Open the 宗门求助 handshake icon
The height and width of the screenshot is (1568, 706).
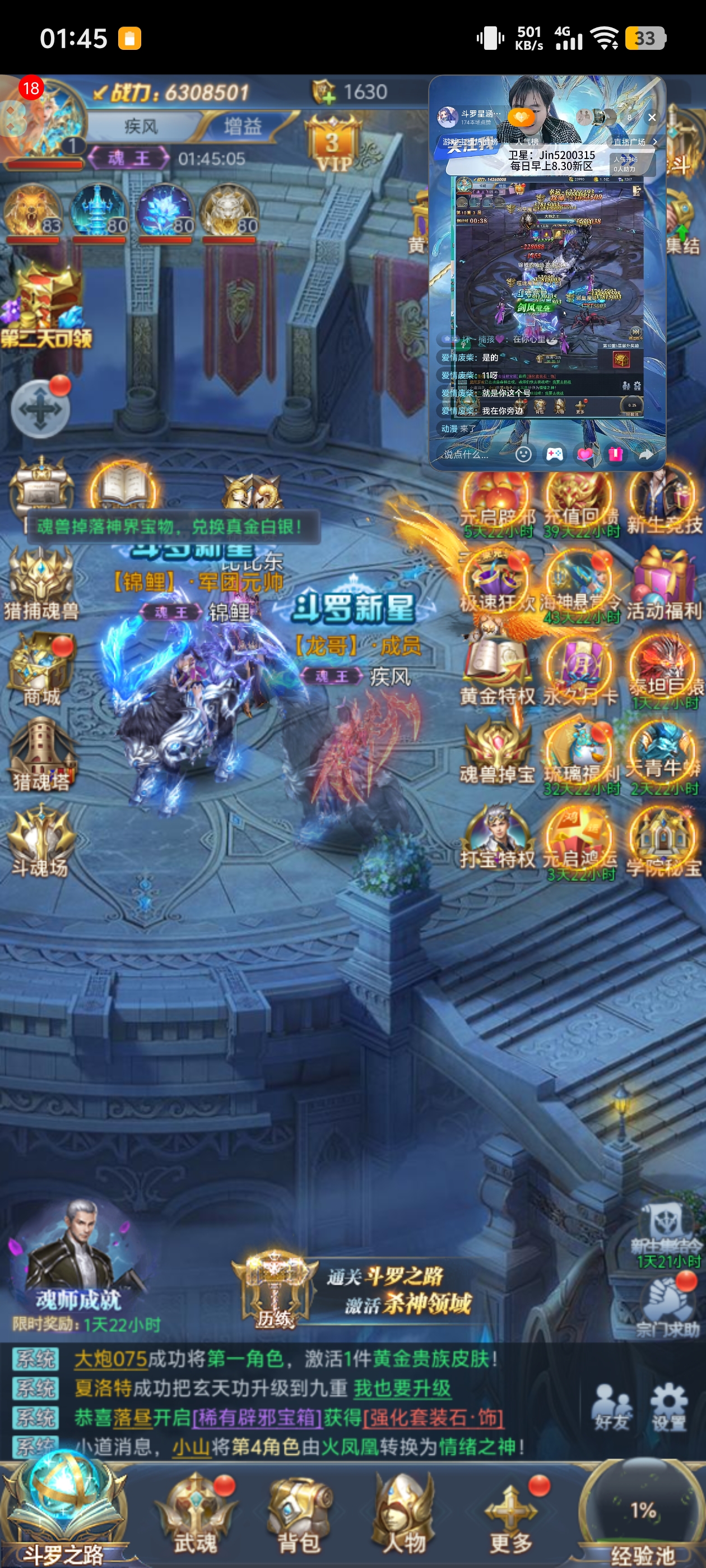(x=668, y=1301)
